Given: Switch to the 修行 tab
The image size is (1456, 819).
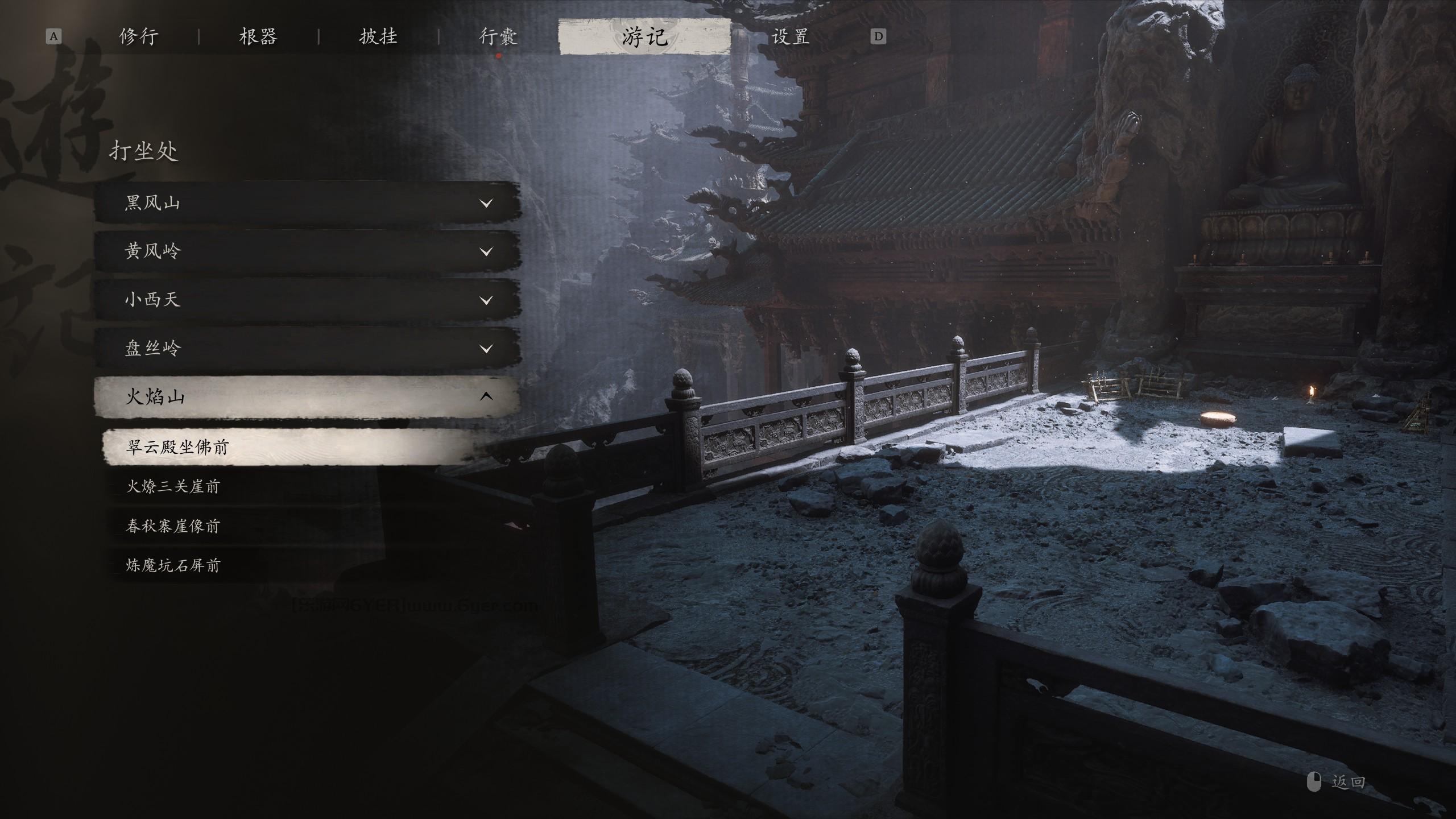Looking at the screenshot, I should 139,37.
